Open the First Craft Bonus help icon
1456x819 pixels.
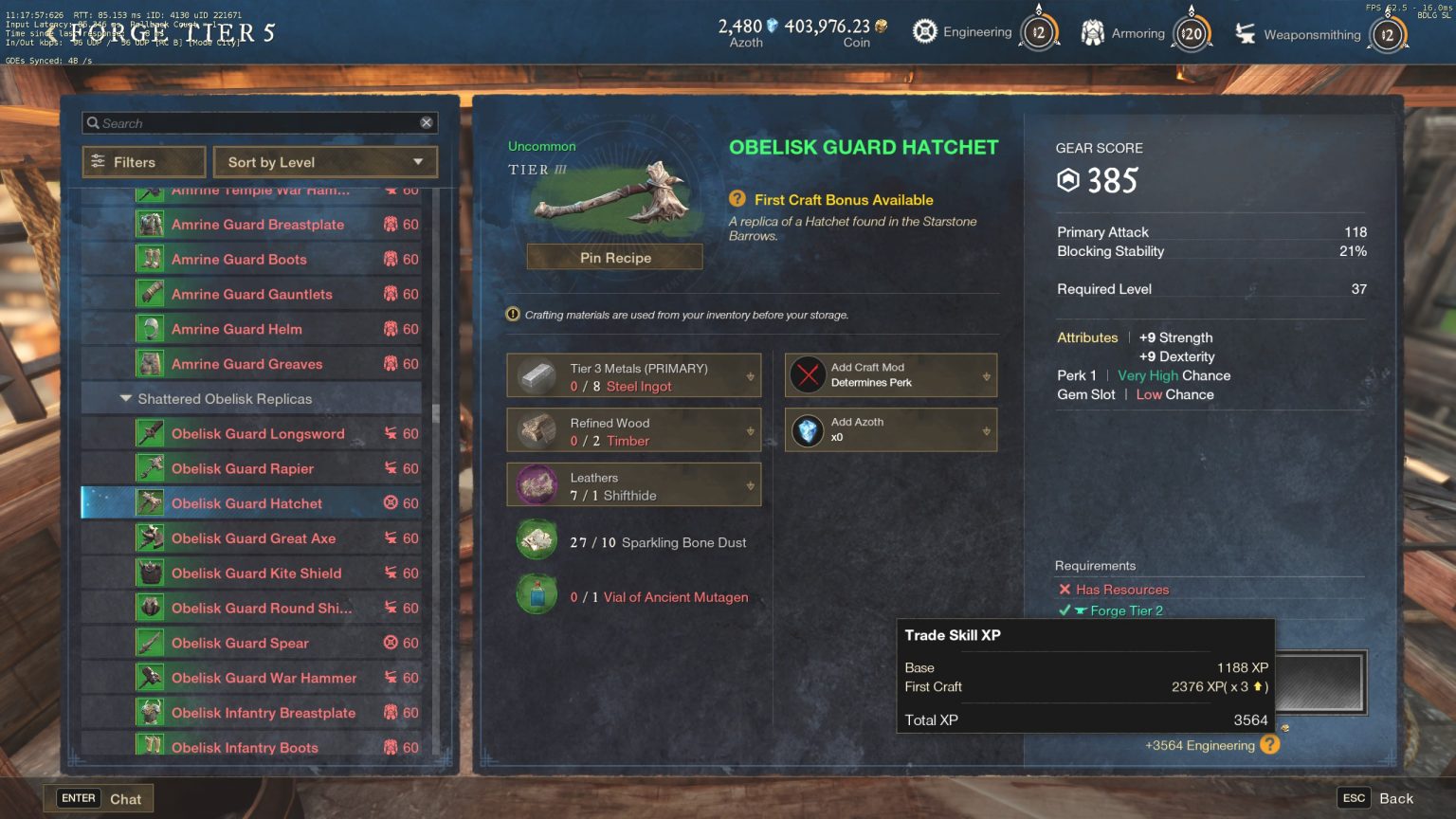736,200
